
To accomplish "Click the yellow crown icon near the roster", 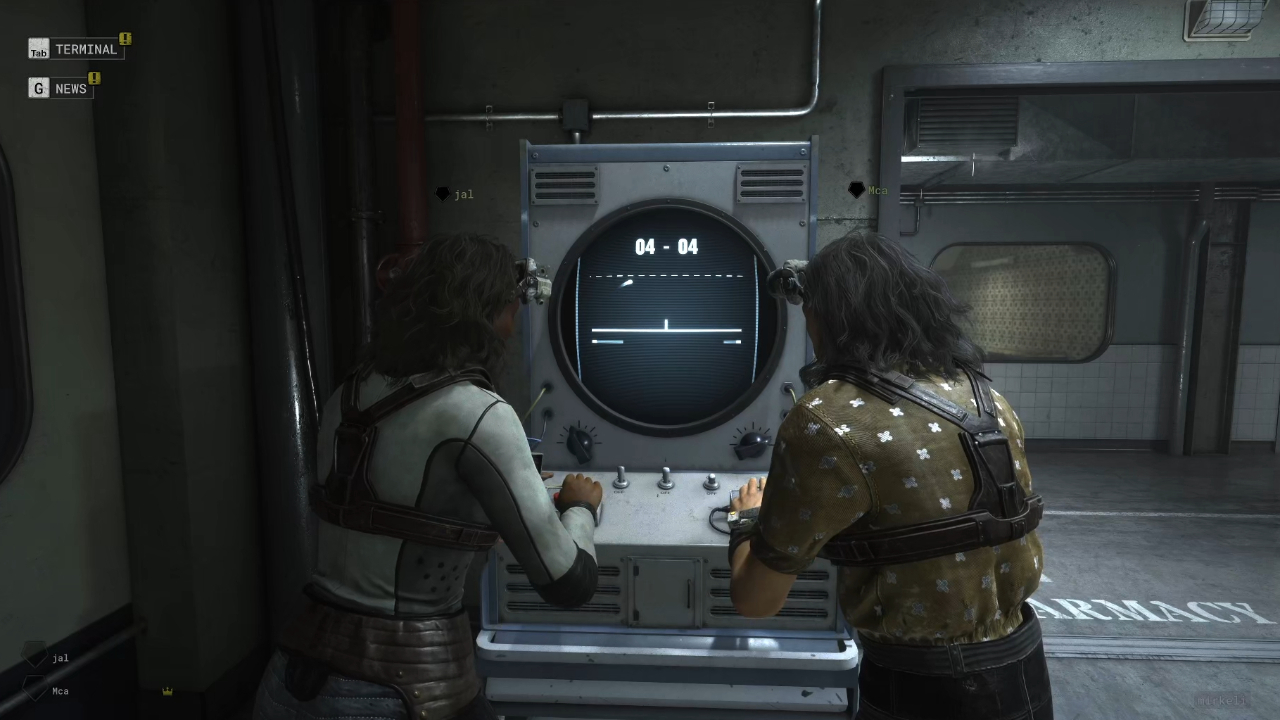I will click(x=168, y=691).
